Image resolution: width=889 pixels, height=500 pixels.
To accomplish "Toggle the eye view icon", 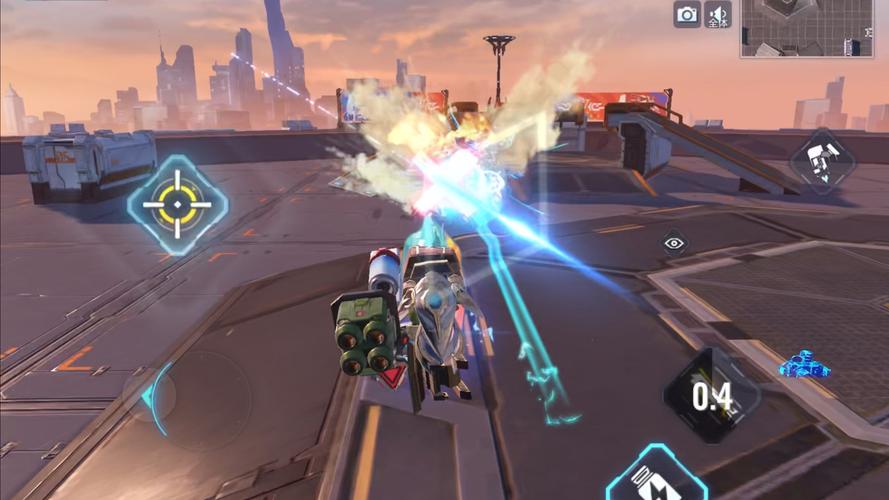I will click(674, 243).
